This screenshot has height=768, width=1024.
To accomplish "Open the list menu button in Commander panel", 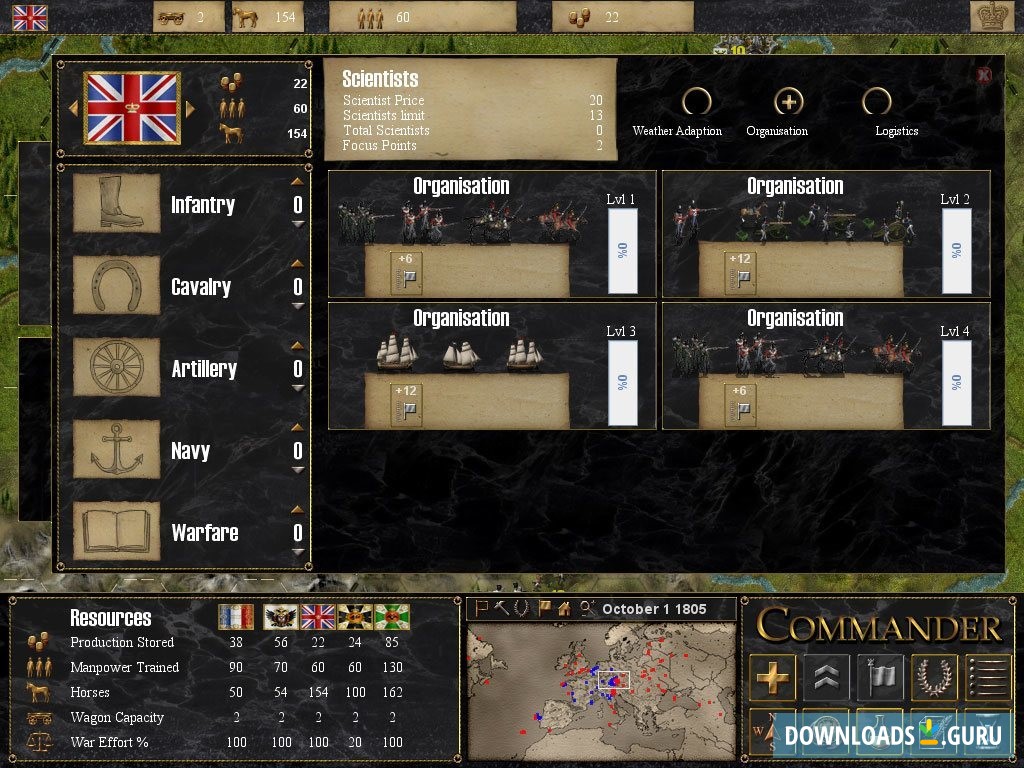I will click(x=987, y=677).
